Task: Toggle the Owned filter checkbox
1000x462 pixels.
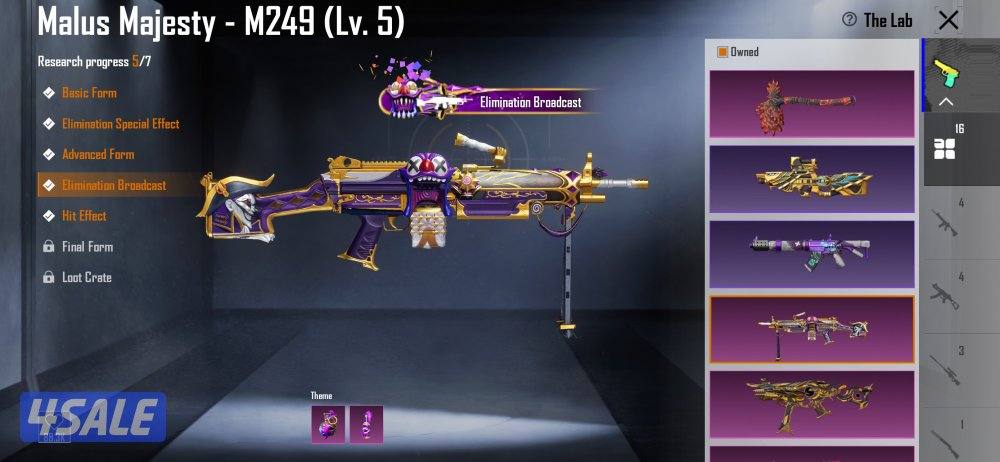Action: [x=723, y=52]
